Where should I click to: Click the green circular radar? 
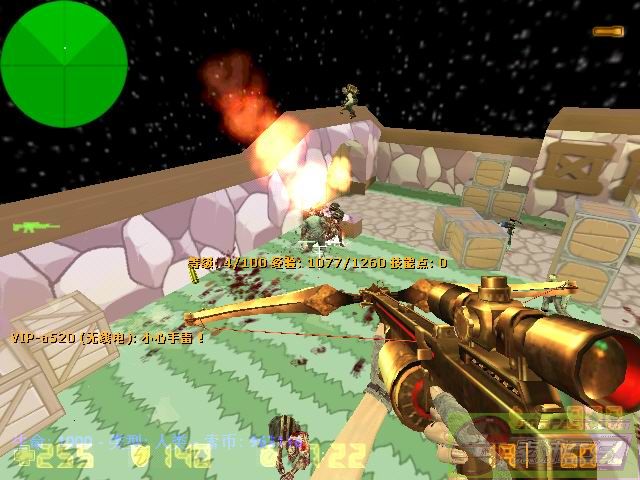coord(64,49)
